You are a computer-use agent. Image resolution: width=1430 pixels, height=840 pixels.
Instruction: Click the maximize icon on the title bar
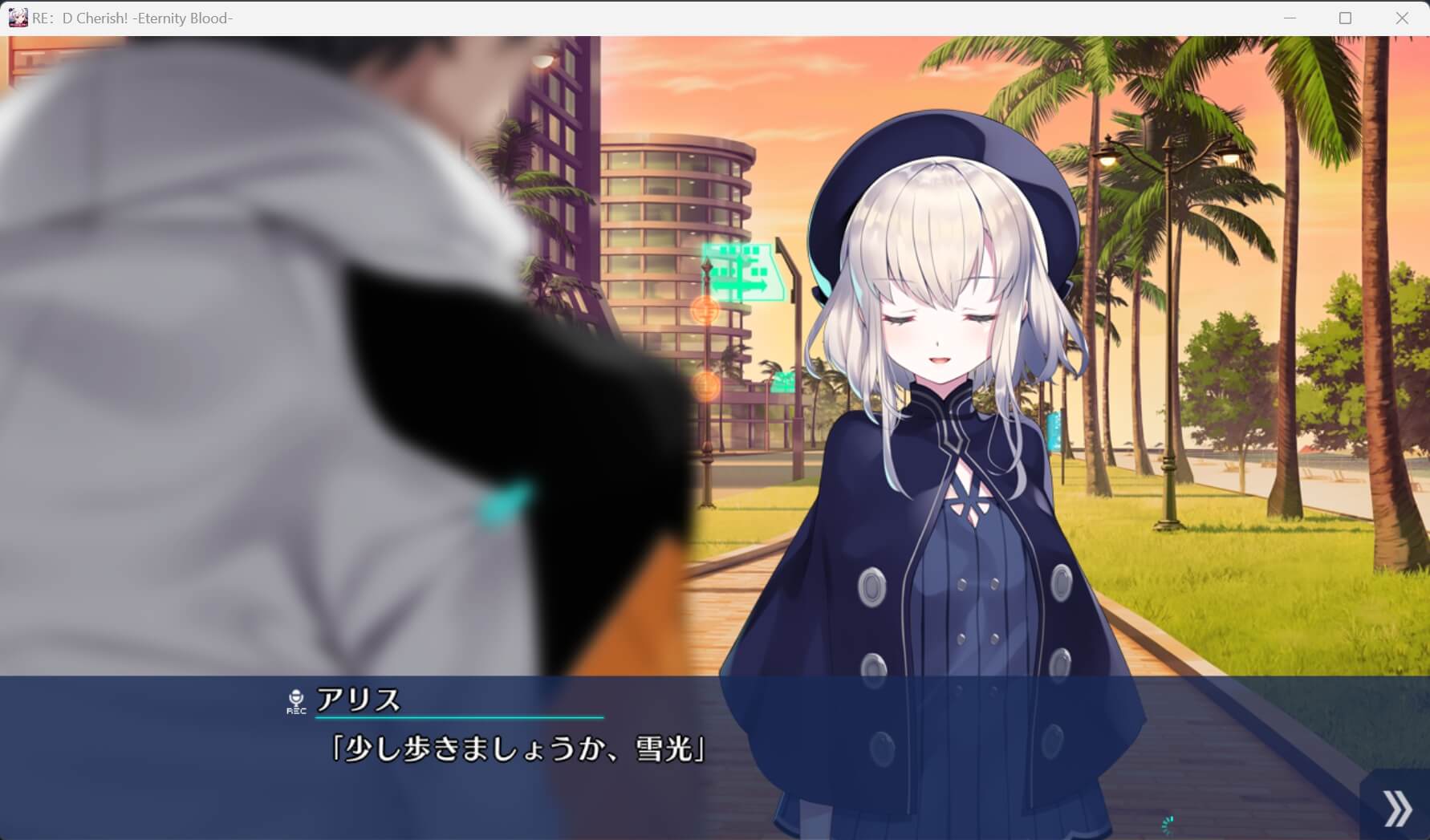click(1344, 17)
